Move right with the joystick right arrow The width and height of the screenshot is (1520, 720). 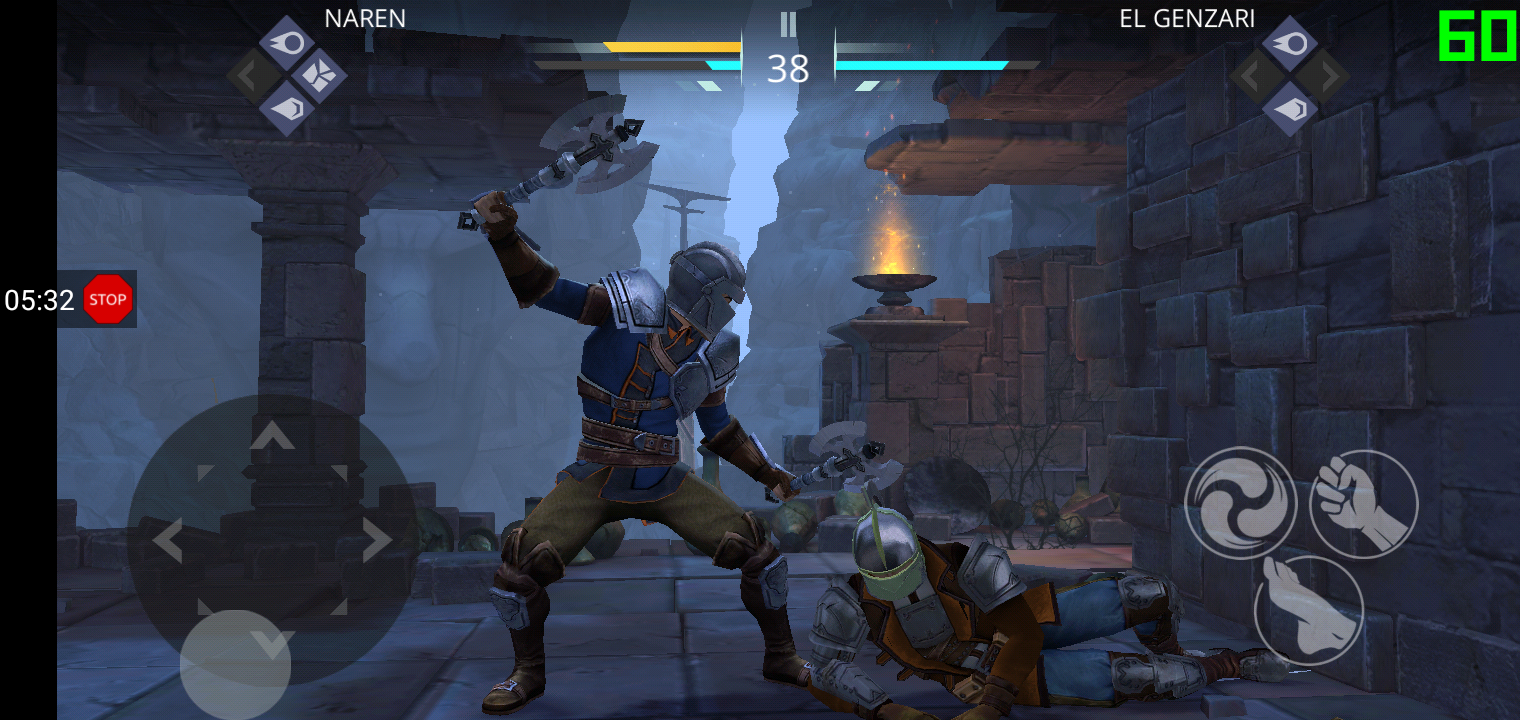[377, 541]
